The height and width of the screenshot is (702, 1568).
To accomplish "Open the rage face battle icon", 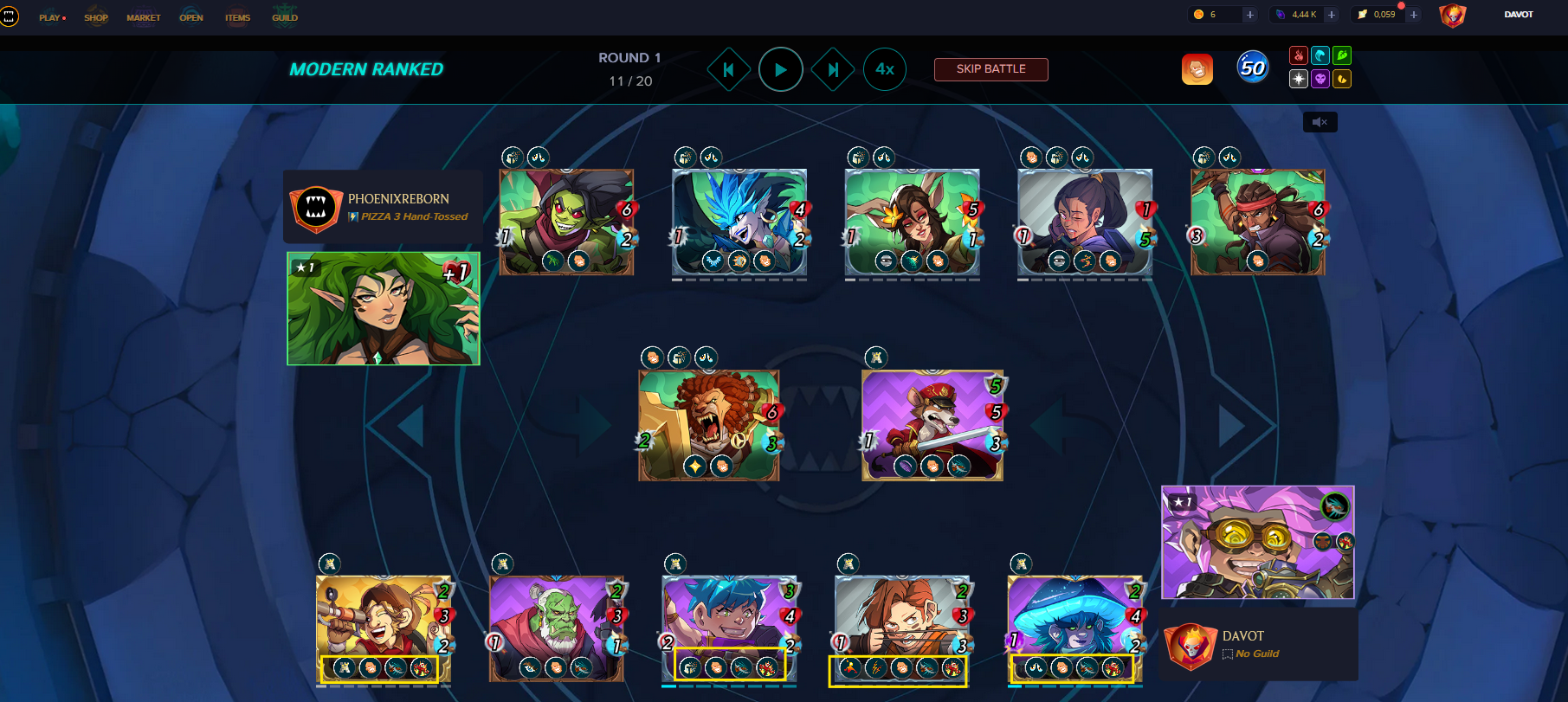I will (x=1197, y=68).
